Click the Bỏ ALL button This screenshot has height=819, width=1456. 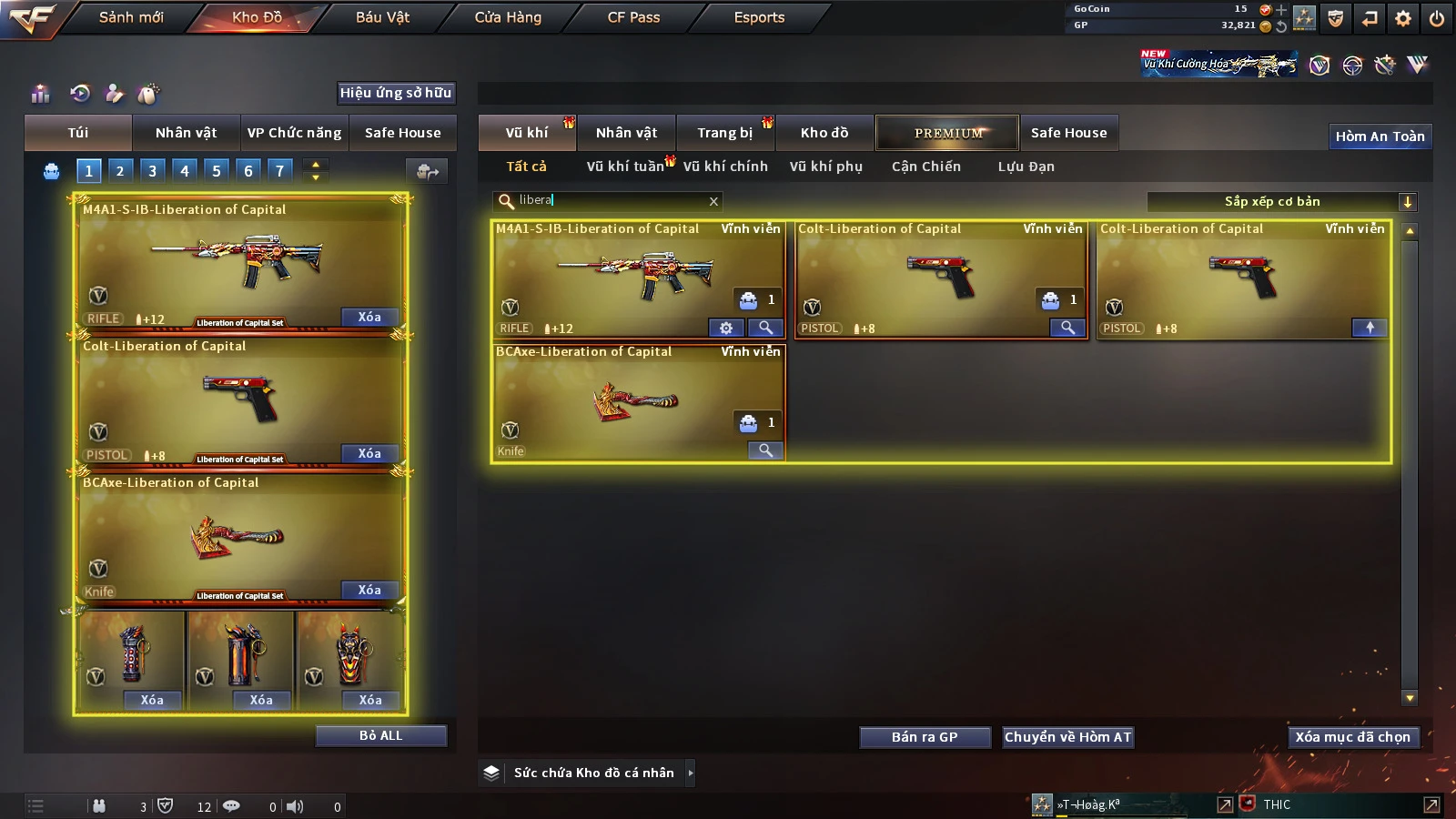(380, 735)
